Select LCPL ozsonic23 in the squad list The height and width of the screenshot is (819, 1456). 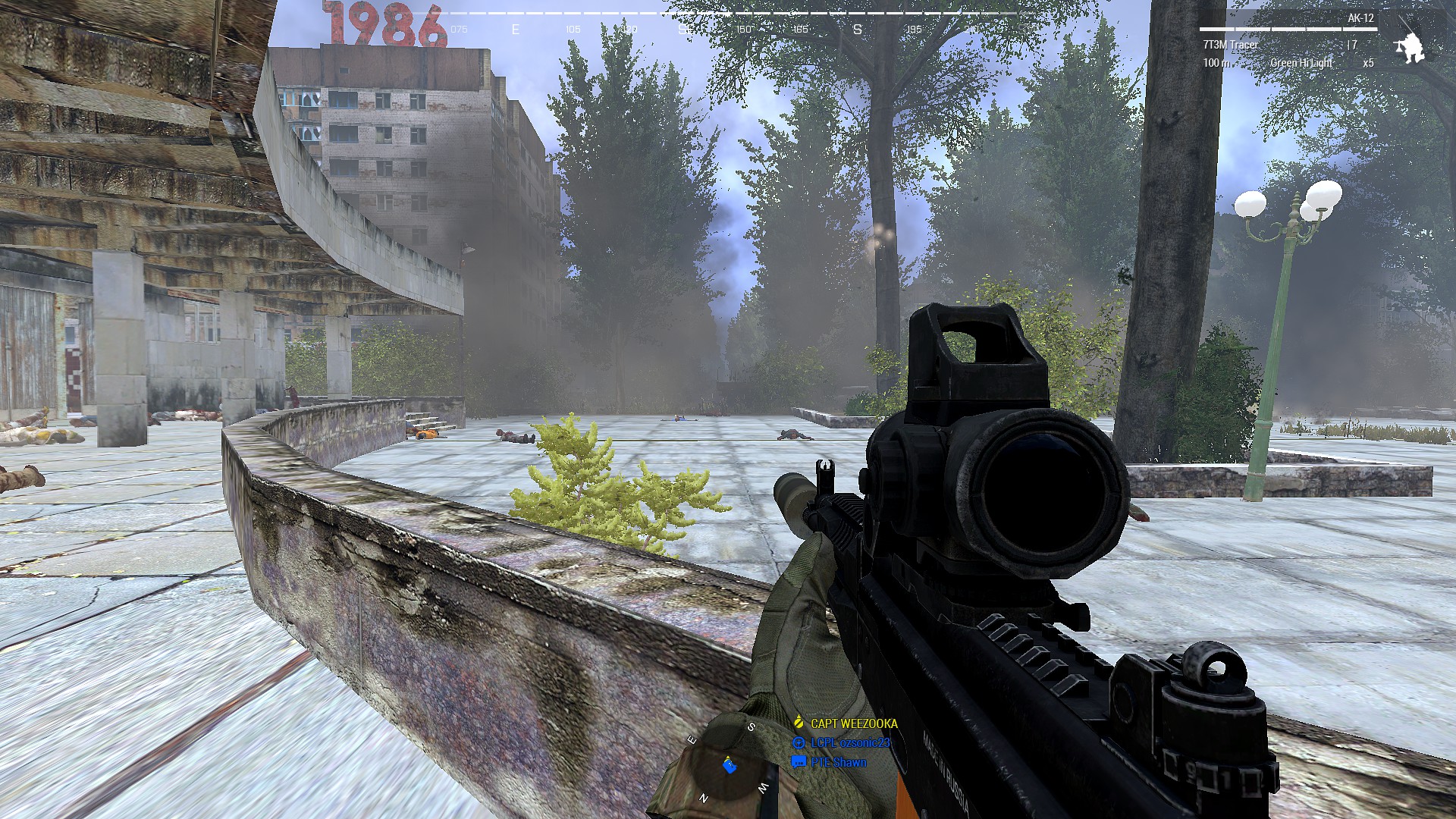tap(849, 743)
